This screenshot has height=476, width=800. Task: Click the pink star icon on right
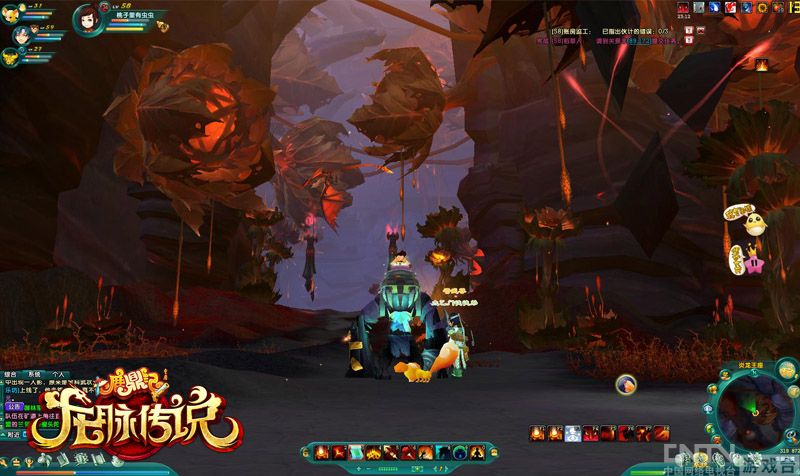(751, 266)
